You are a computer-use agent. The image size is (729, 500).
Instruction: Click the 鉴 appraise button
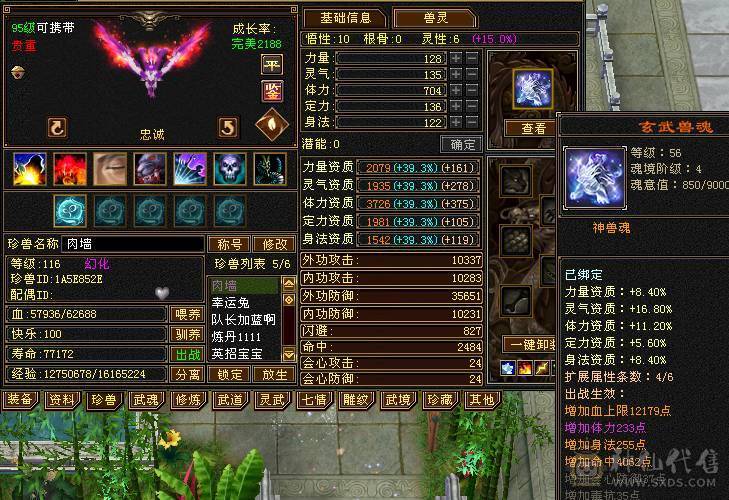pos(272,91)
